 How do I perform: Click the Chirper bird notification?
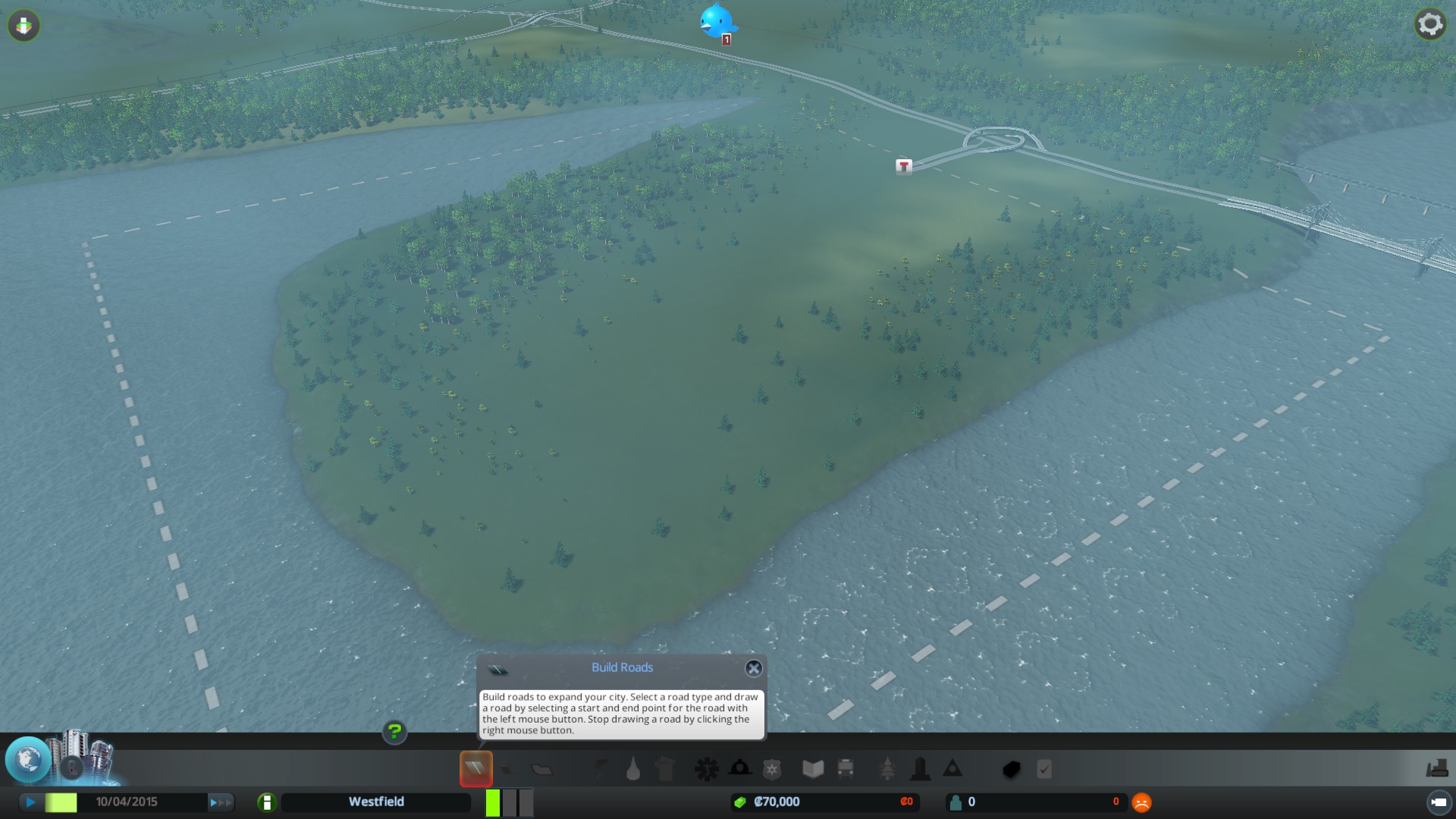point(717,23)
